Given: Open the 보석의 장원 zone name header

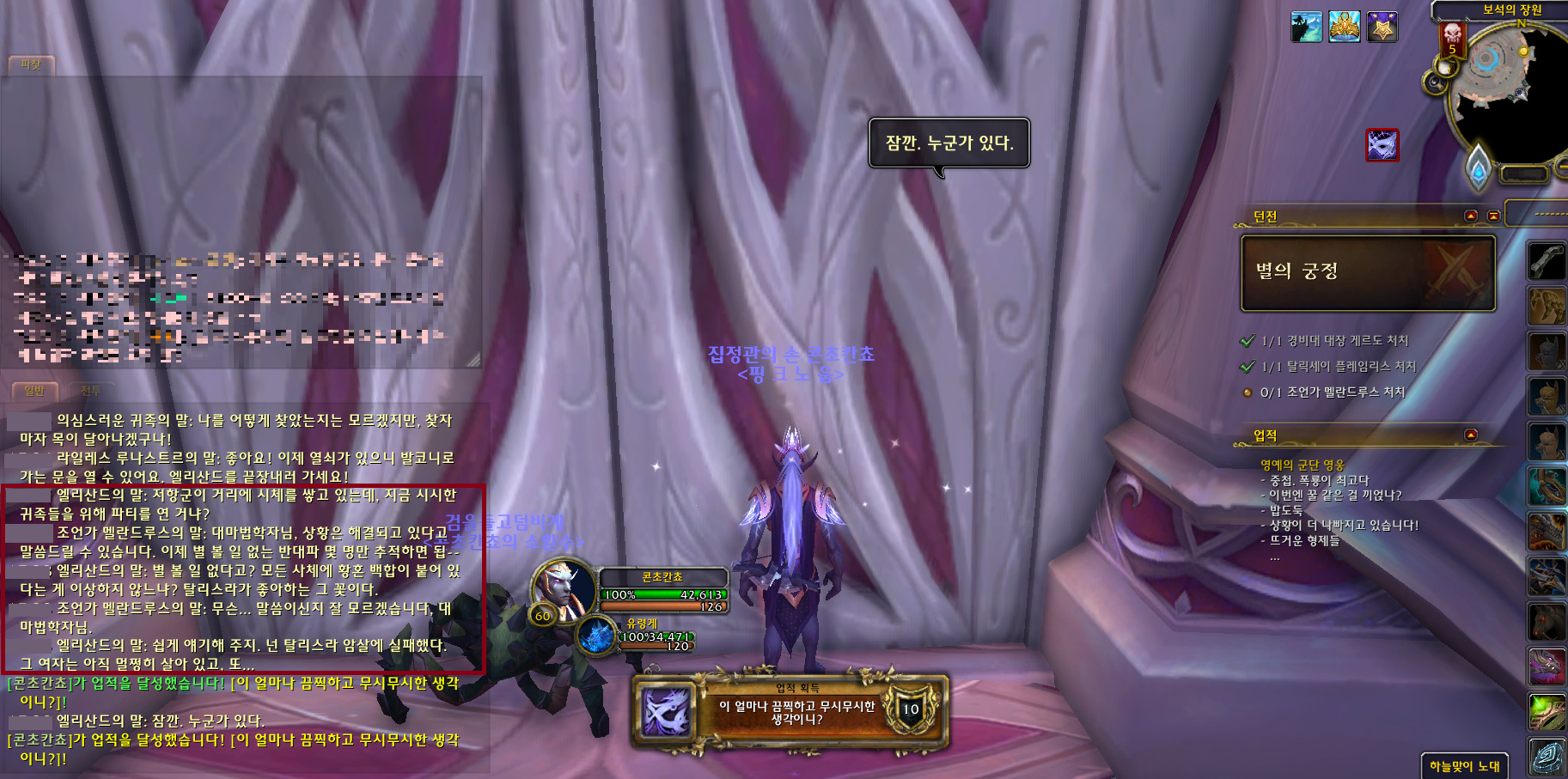Looking at the screenshot, I should tap(1511, 9).
